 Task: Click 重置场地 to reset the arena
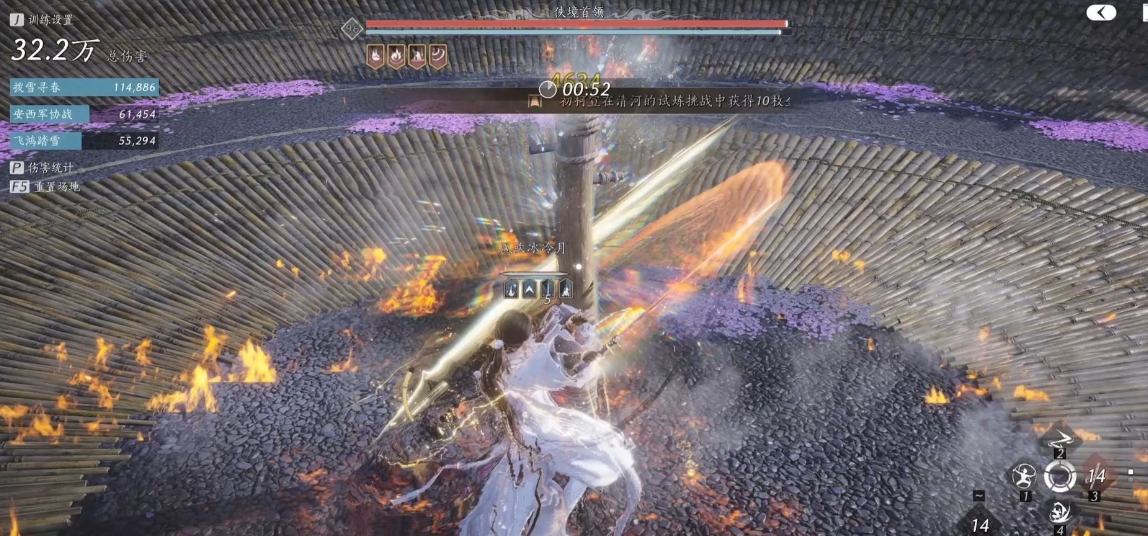[46, 186]
